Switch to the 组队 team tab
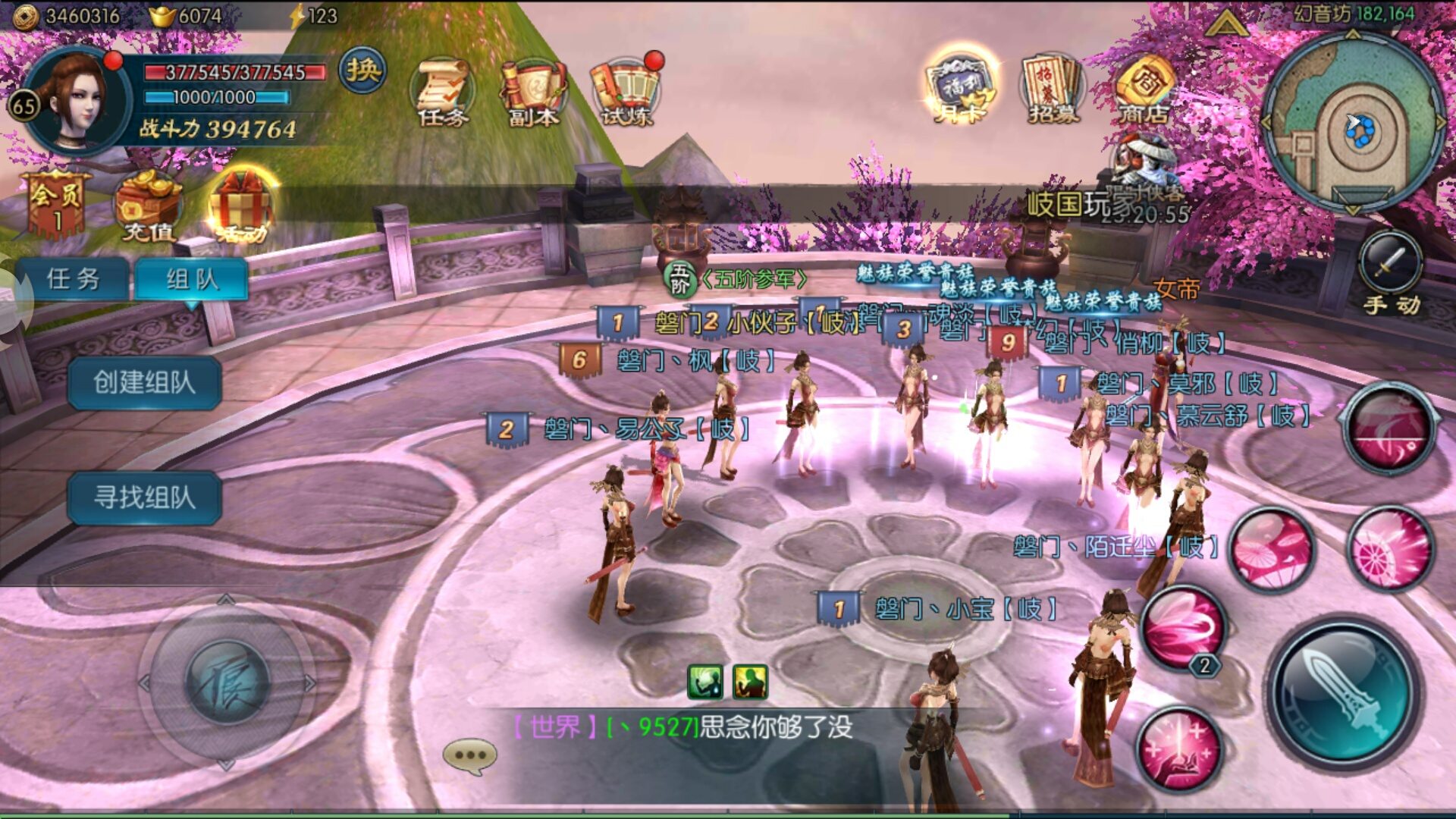Image resolution: width=1456 pixels, height=819 pixels. [x=192, y=279]
